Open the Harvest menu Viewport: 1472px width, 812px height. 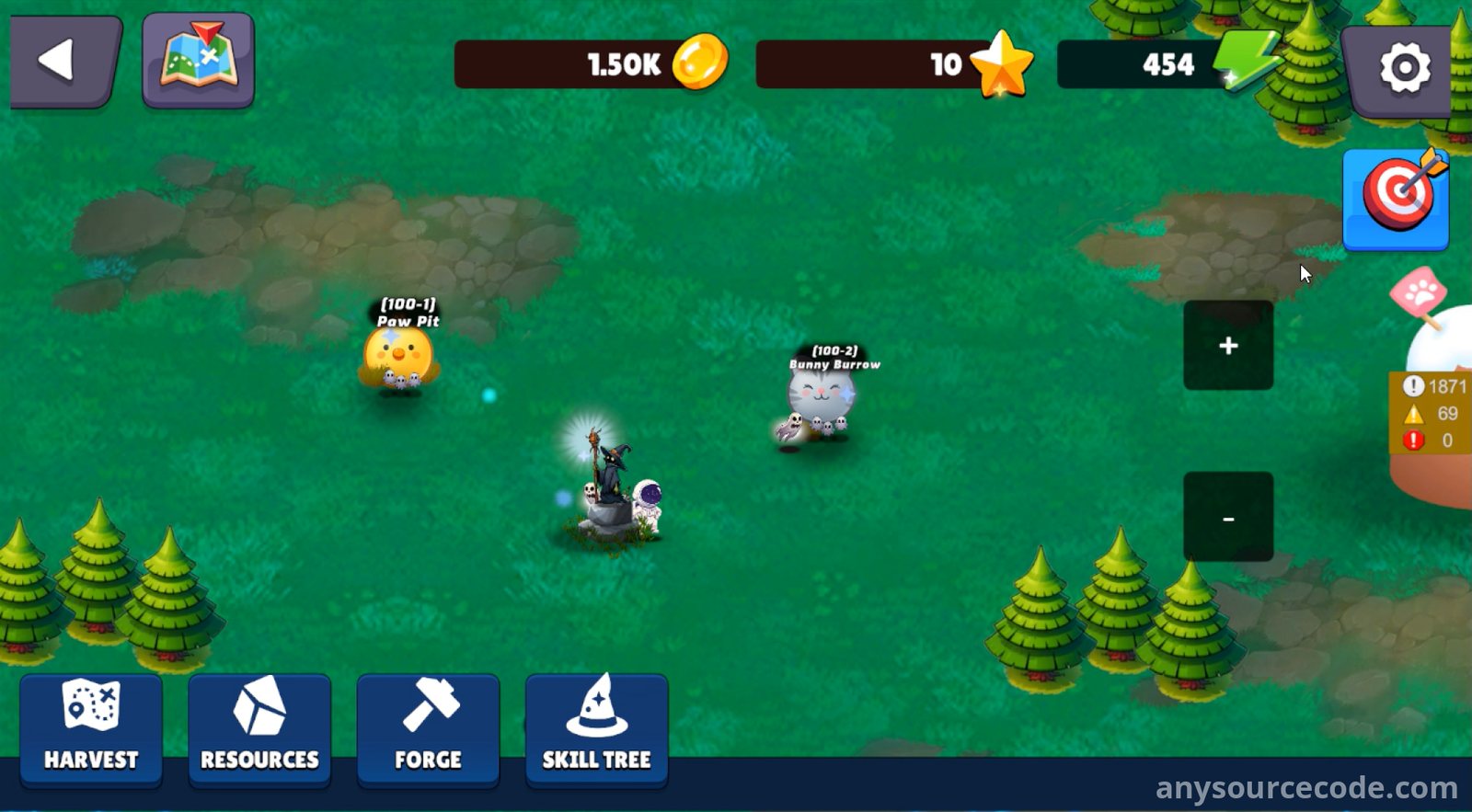click(x=91, y=730)
